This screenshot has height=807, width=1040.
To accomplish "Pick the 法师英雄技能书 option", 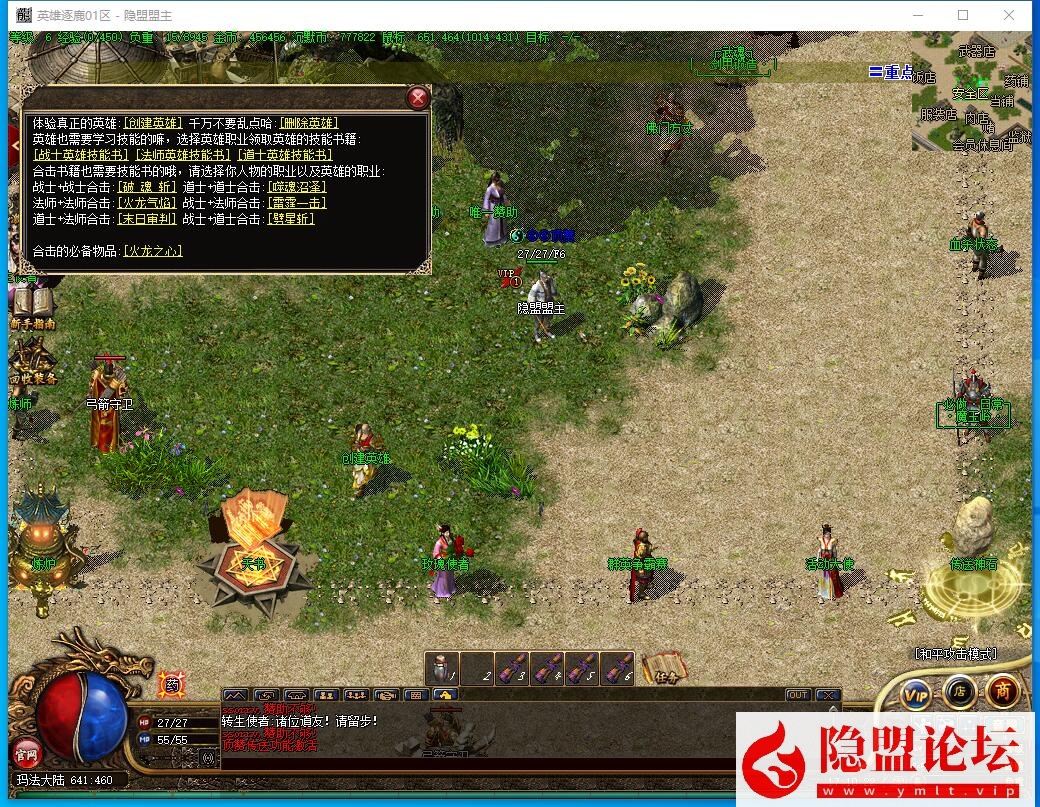I will click(x=183, y=155).
